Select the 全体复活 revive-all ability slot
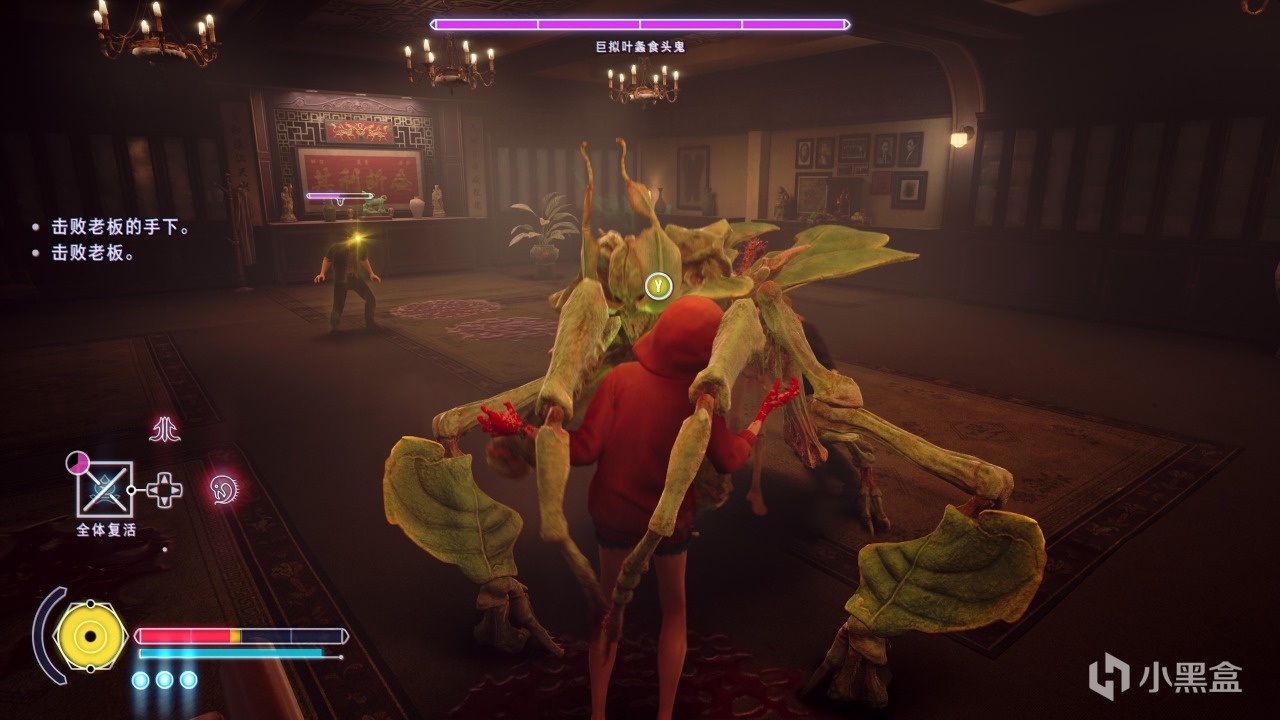Viewport: 1280px width, 720px height. pyautogui.click(x=105, y=490)
